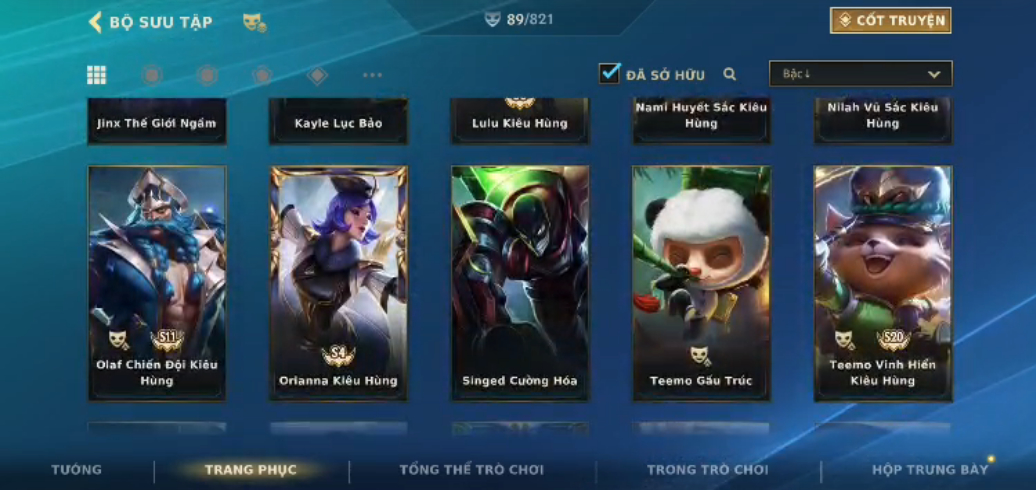Toggle the Đã Sở Hữu checkbox
The height and width of the screenshot is (490, 1036).
609,73
